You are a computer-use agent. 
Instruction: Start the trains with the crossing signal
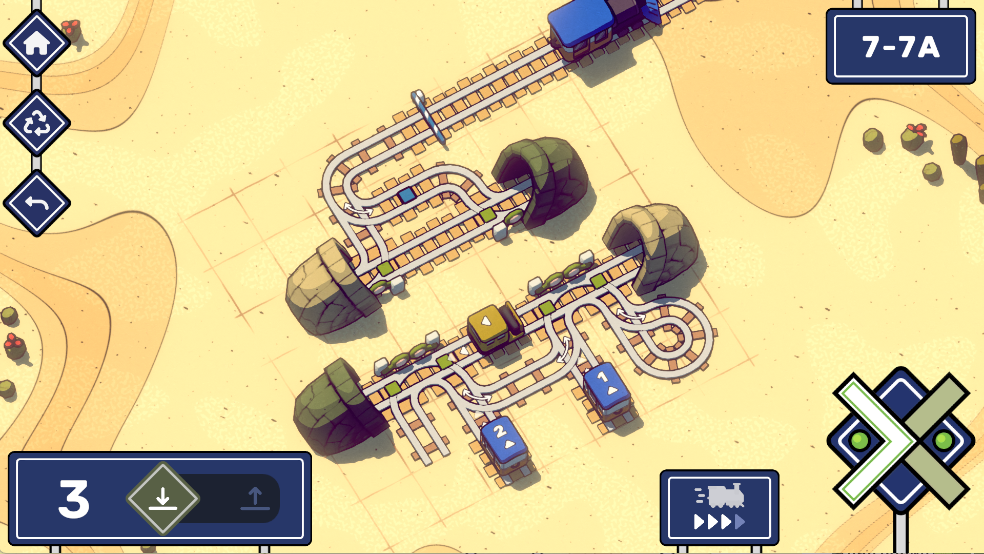click(900, 440)
